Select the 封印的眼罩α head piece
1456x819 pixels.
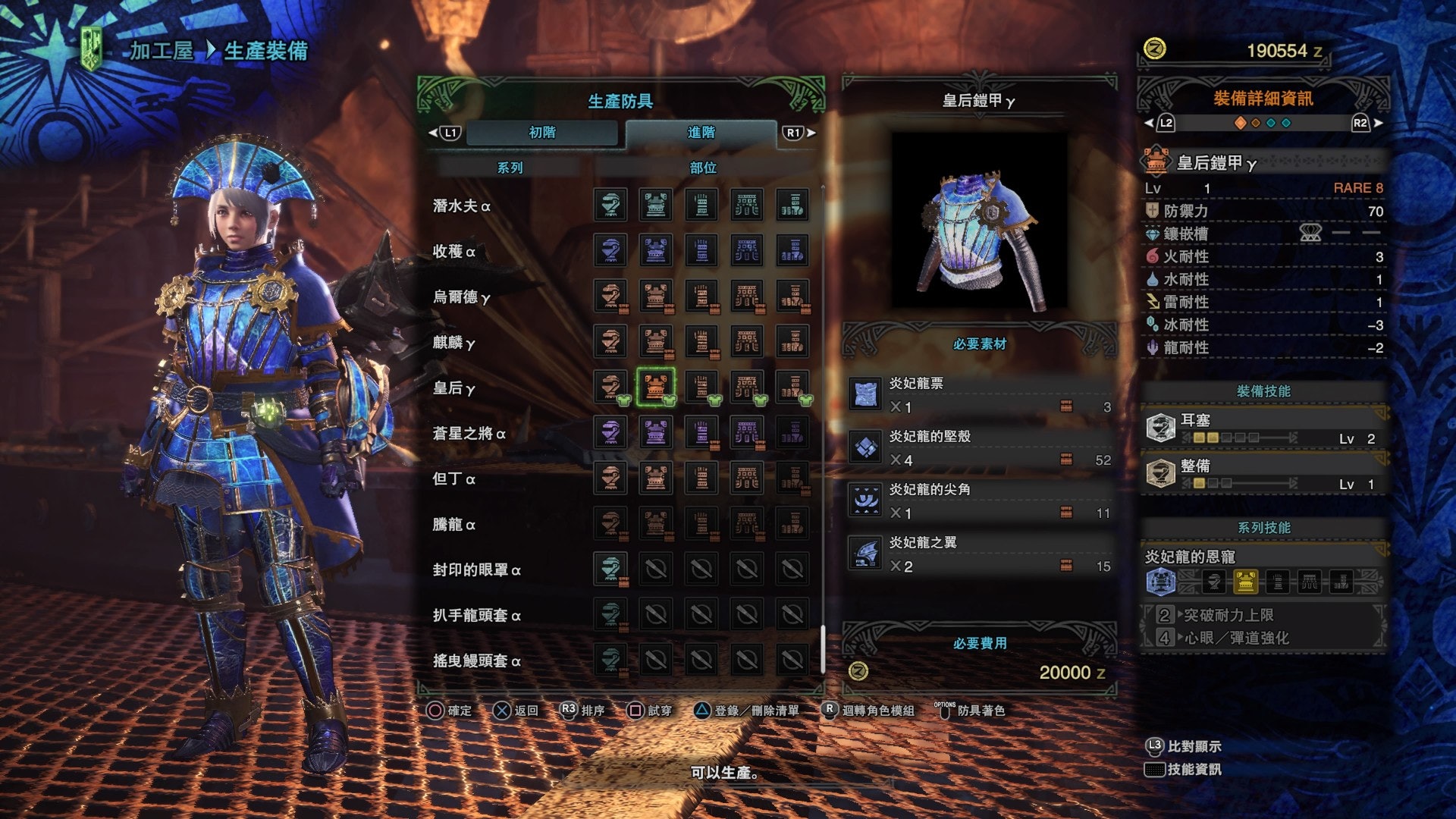click(610, 569)
